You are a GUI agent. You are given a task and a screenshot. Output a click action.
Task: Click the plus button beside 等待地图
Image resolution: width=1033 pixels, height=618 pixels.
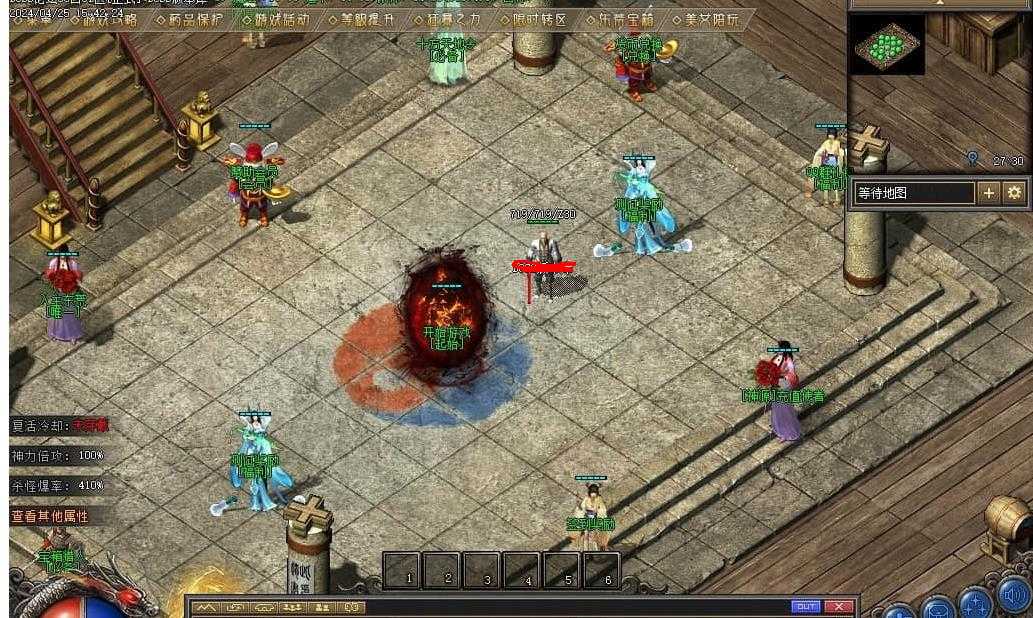(989, 193)
